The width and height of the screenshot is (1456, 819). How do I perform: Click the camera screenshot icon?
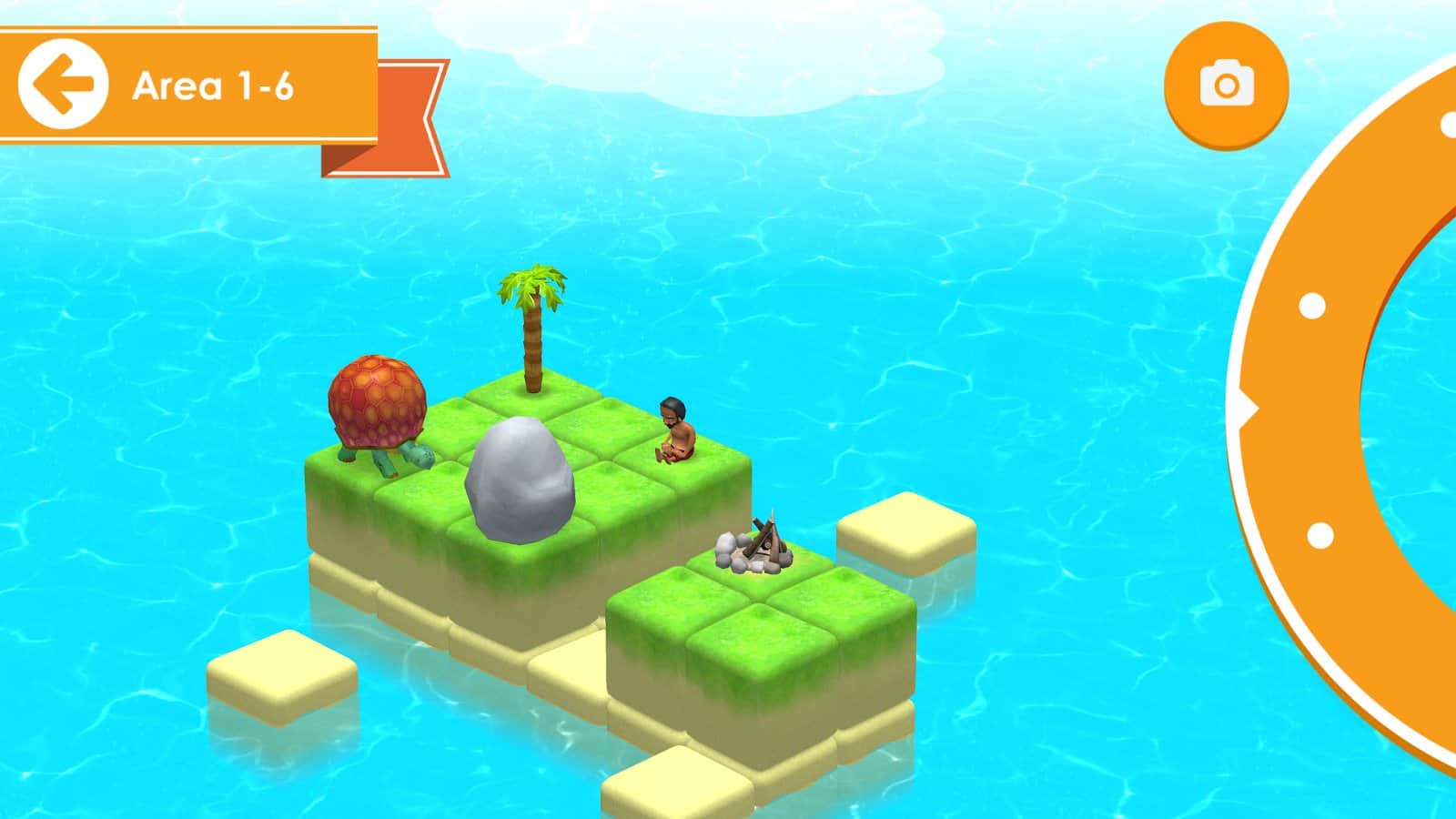pos(1227,84)
